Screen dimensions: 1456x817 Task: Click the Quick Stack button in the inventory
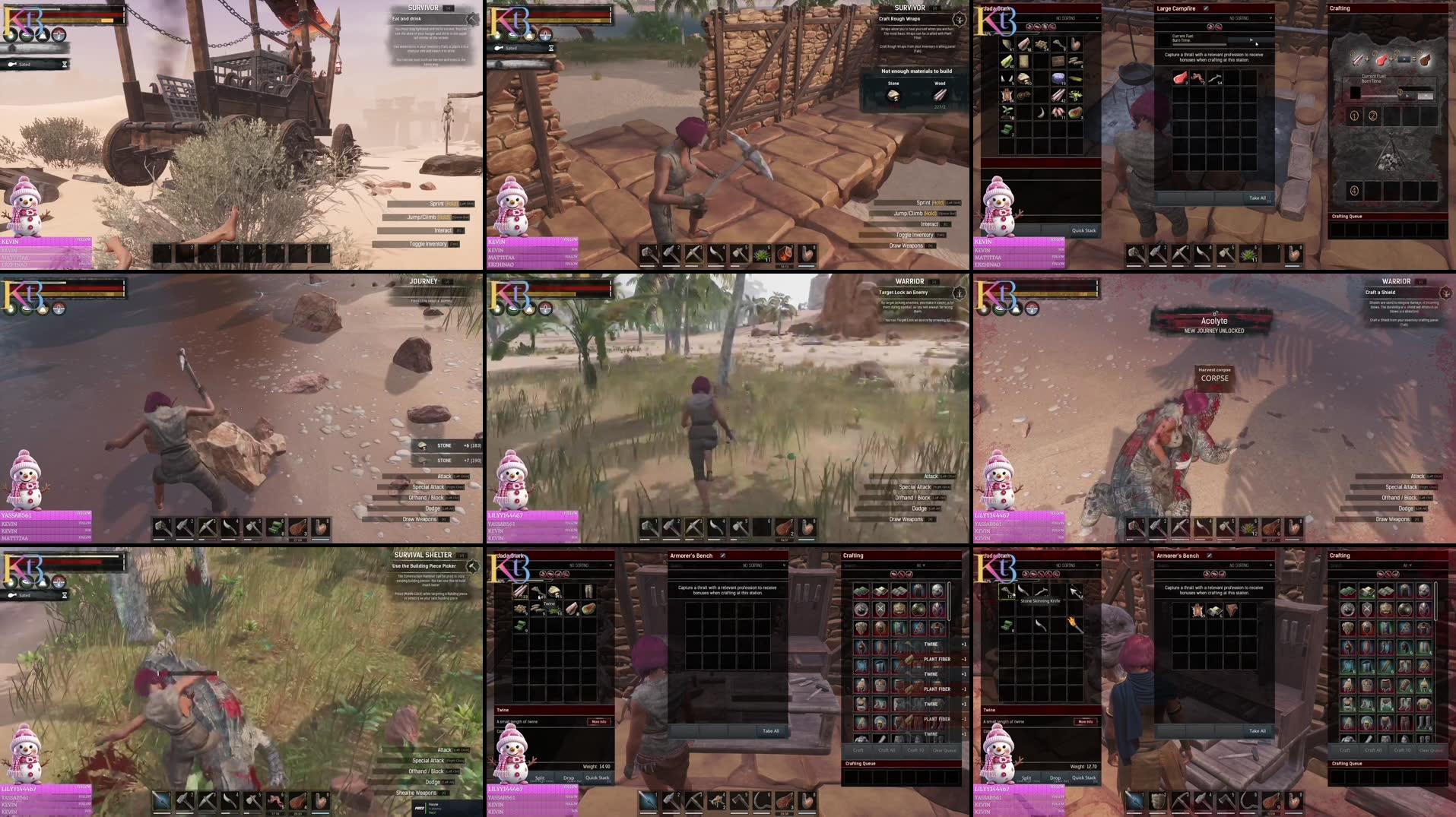pyautogui.click(x=597, y=777)
